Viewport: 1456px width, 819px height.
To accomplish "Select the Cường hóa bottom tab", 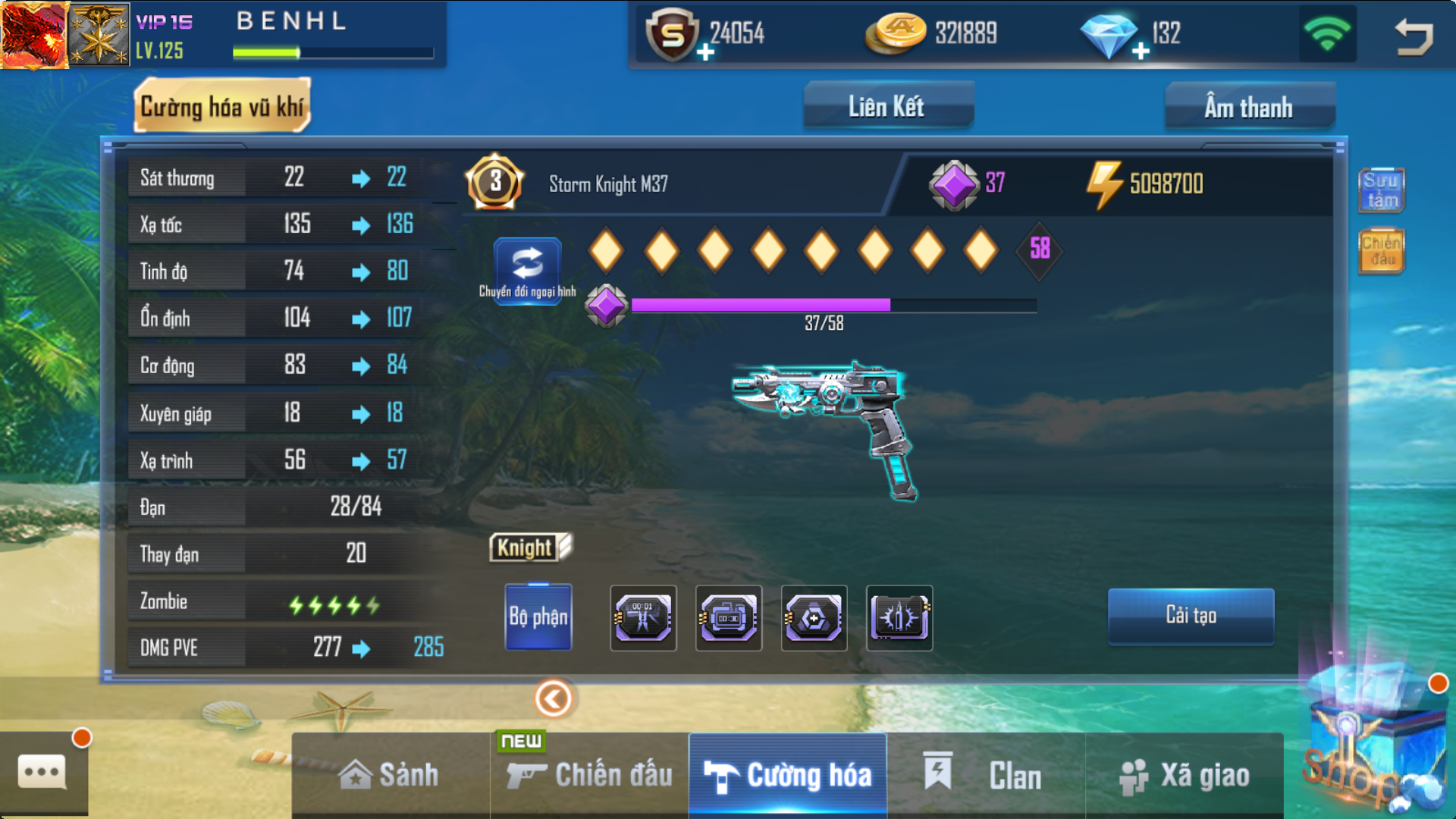I will point(788,775).
